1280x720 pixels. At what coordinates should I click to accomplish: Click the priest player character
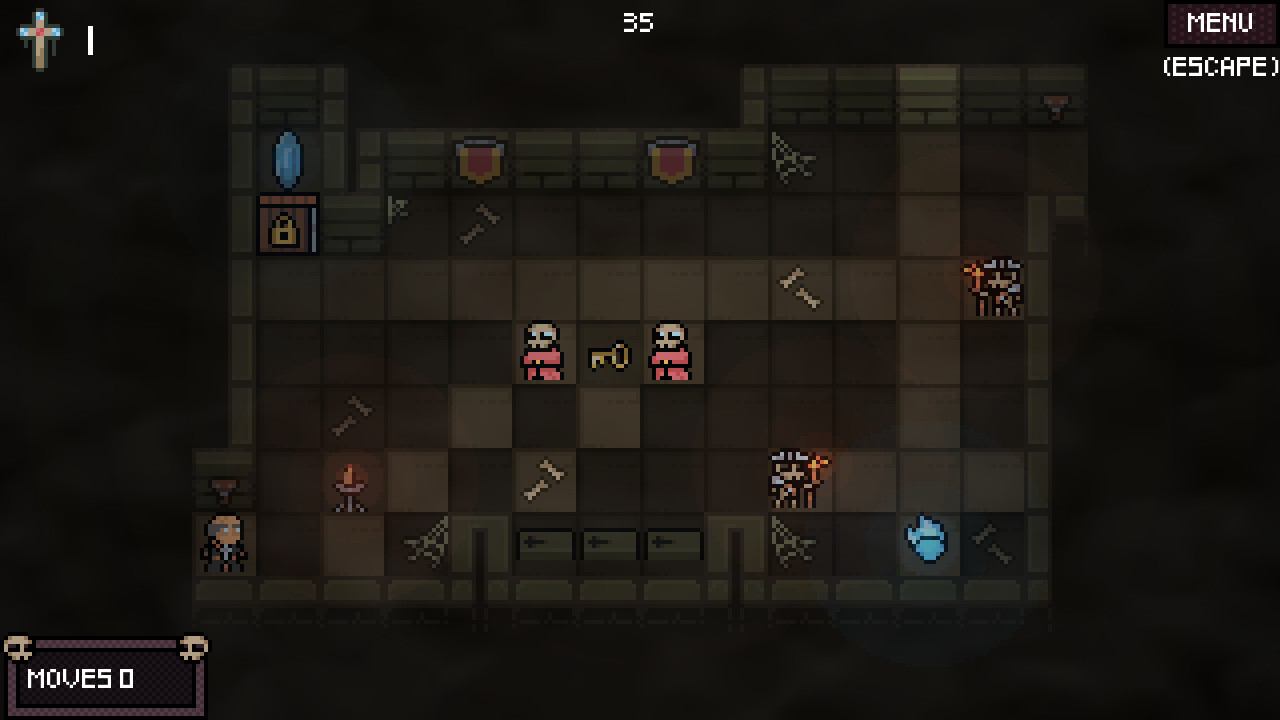click(223, 542)
